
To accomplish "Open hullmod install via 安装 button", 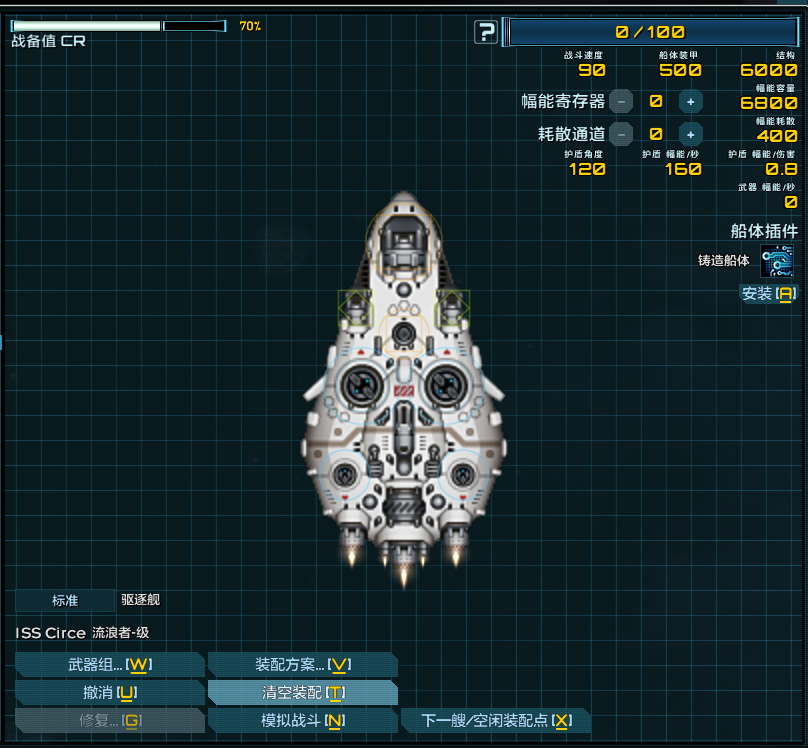I will tap(768, 294).
